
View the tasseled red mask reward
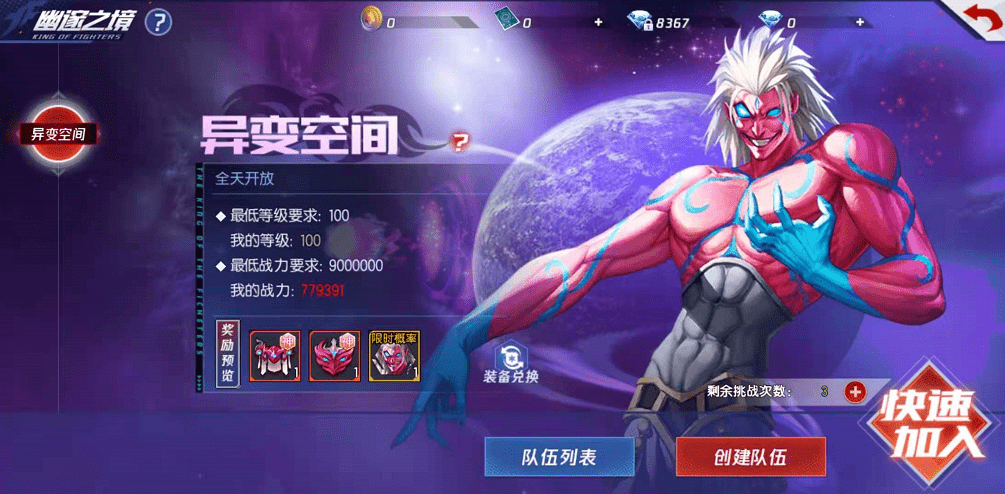(x=275, y=356)
